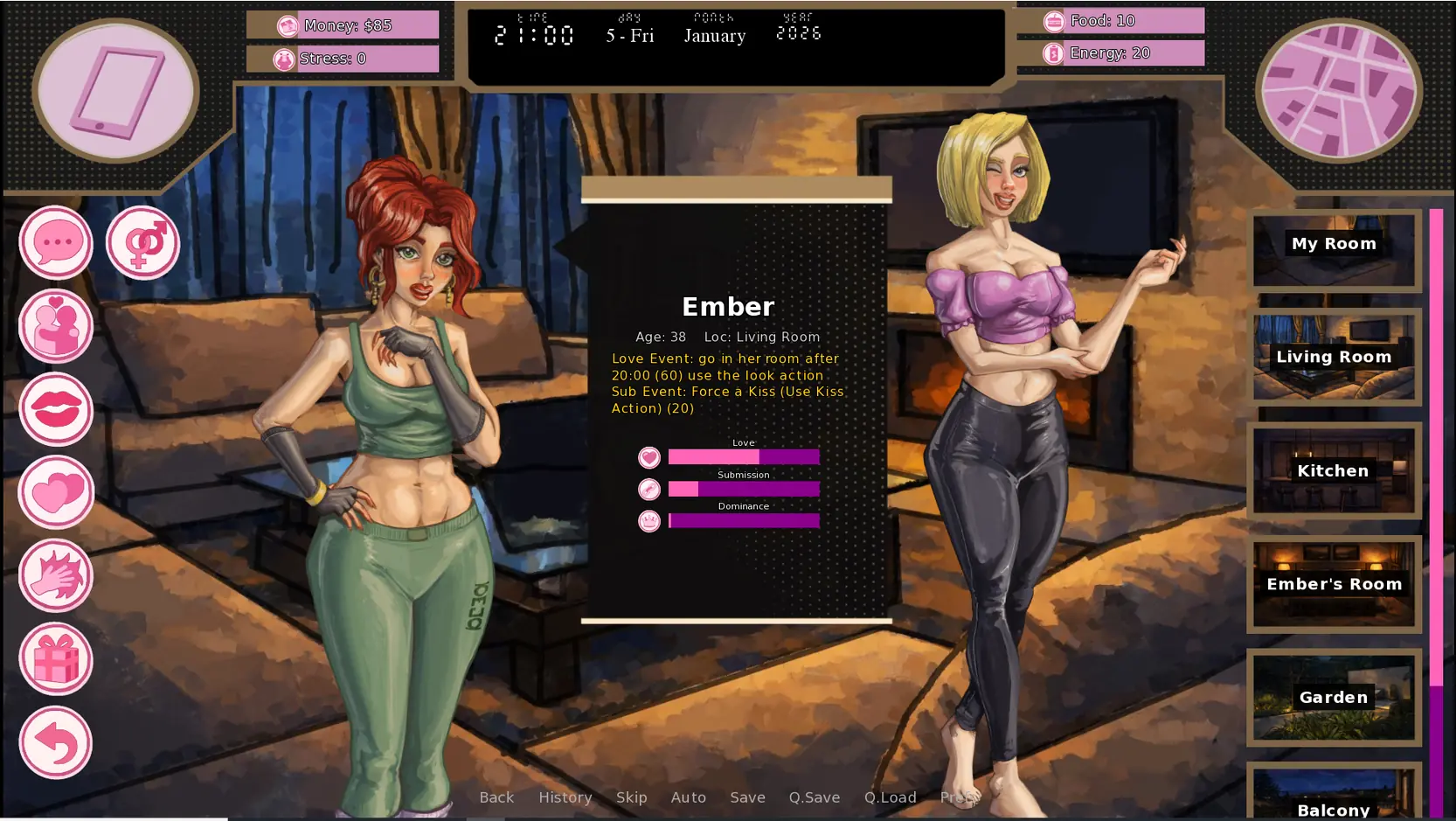The width and height of the screenshot is (1456, 821).
Task: Select the gender symbols action icon
Action: [142, 243]
